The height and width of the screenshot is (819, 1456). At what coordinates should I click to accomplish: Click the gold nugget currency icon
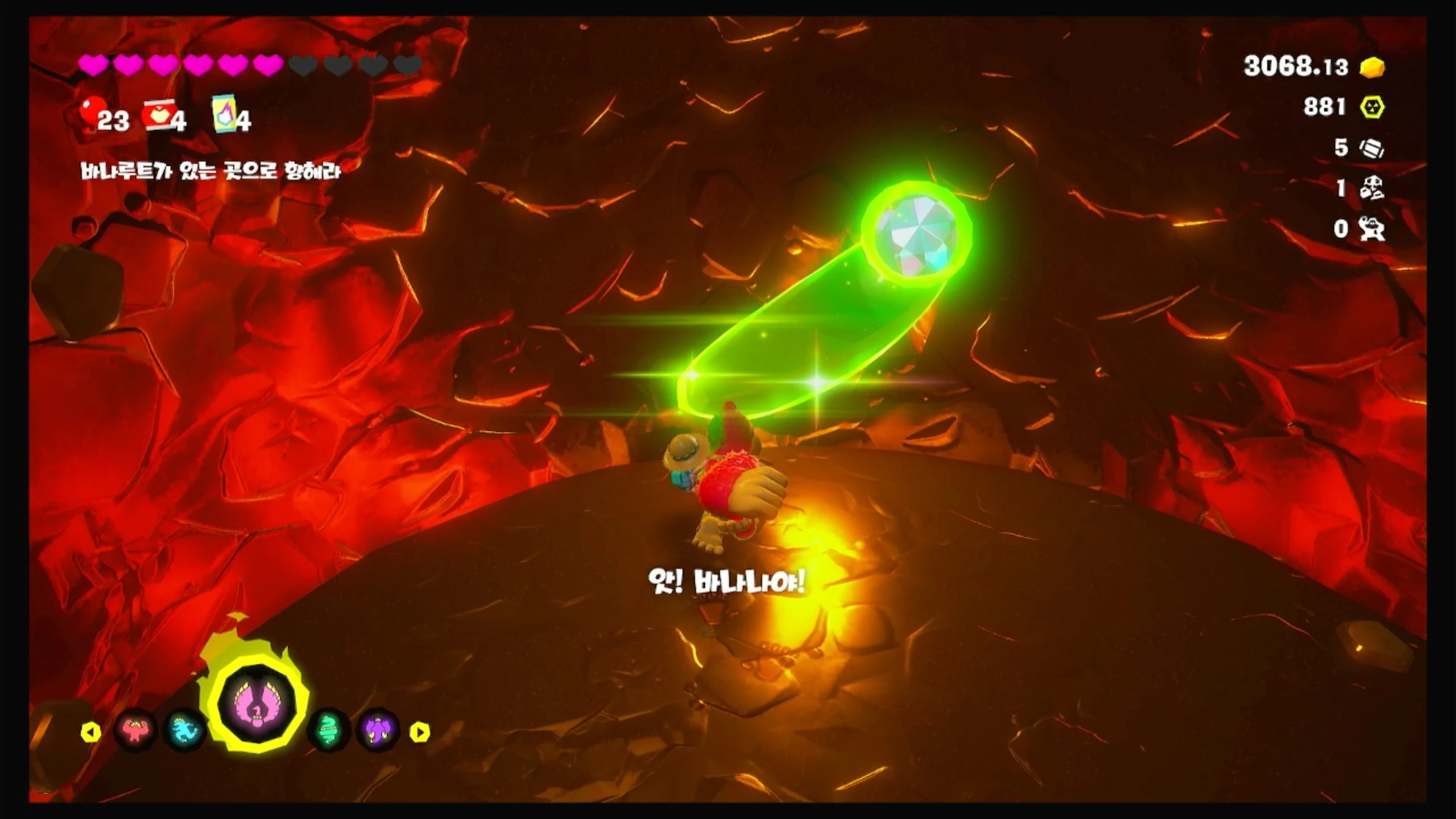[x=1372, y=67]
